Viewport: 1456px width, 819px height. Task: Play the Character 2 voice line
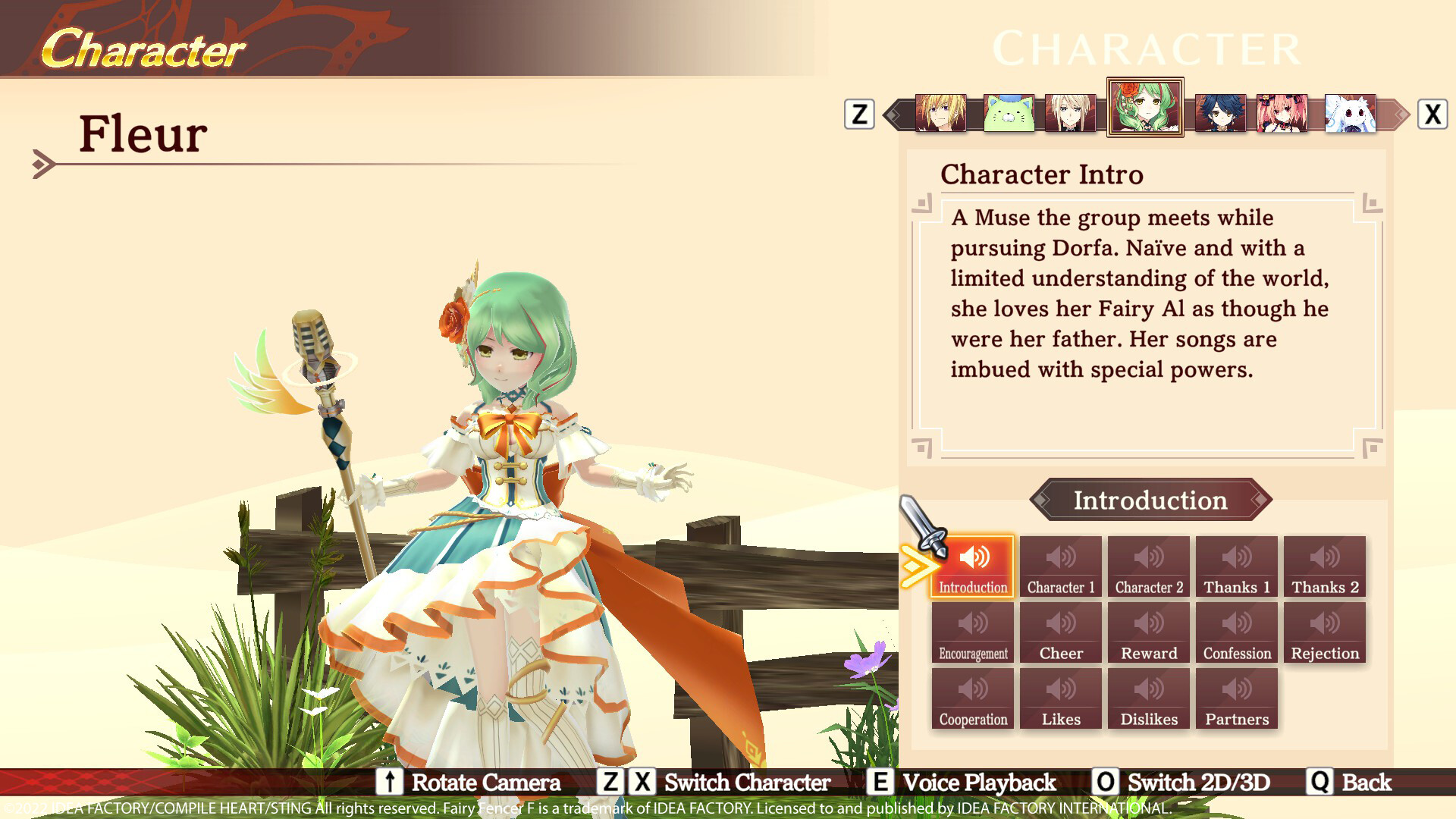[1149, 565]
